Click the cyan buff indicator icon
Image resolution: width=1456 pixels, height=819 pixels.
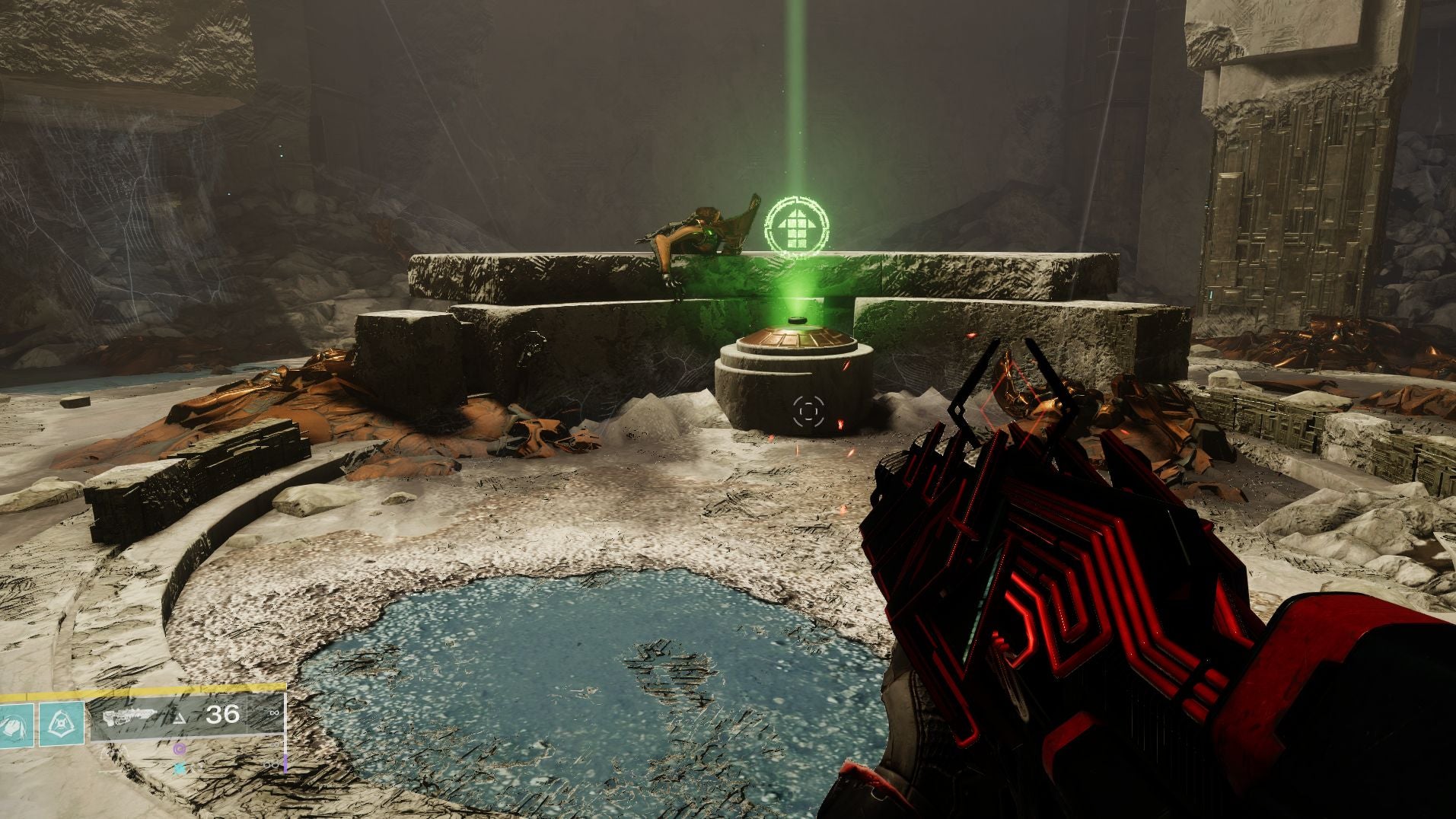click(x=180, y=767)
